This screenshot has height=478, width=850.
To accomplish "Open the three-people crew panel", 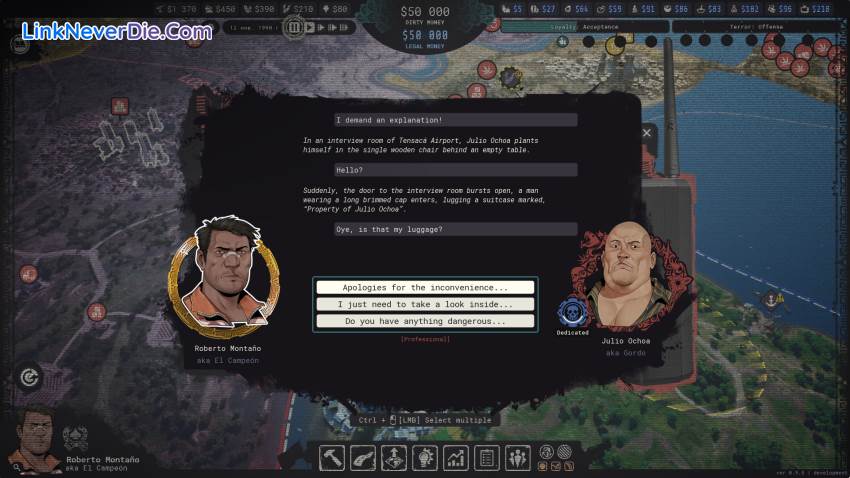I will 517,457.
